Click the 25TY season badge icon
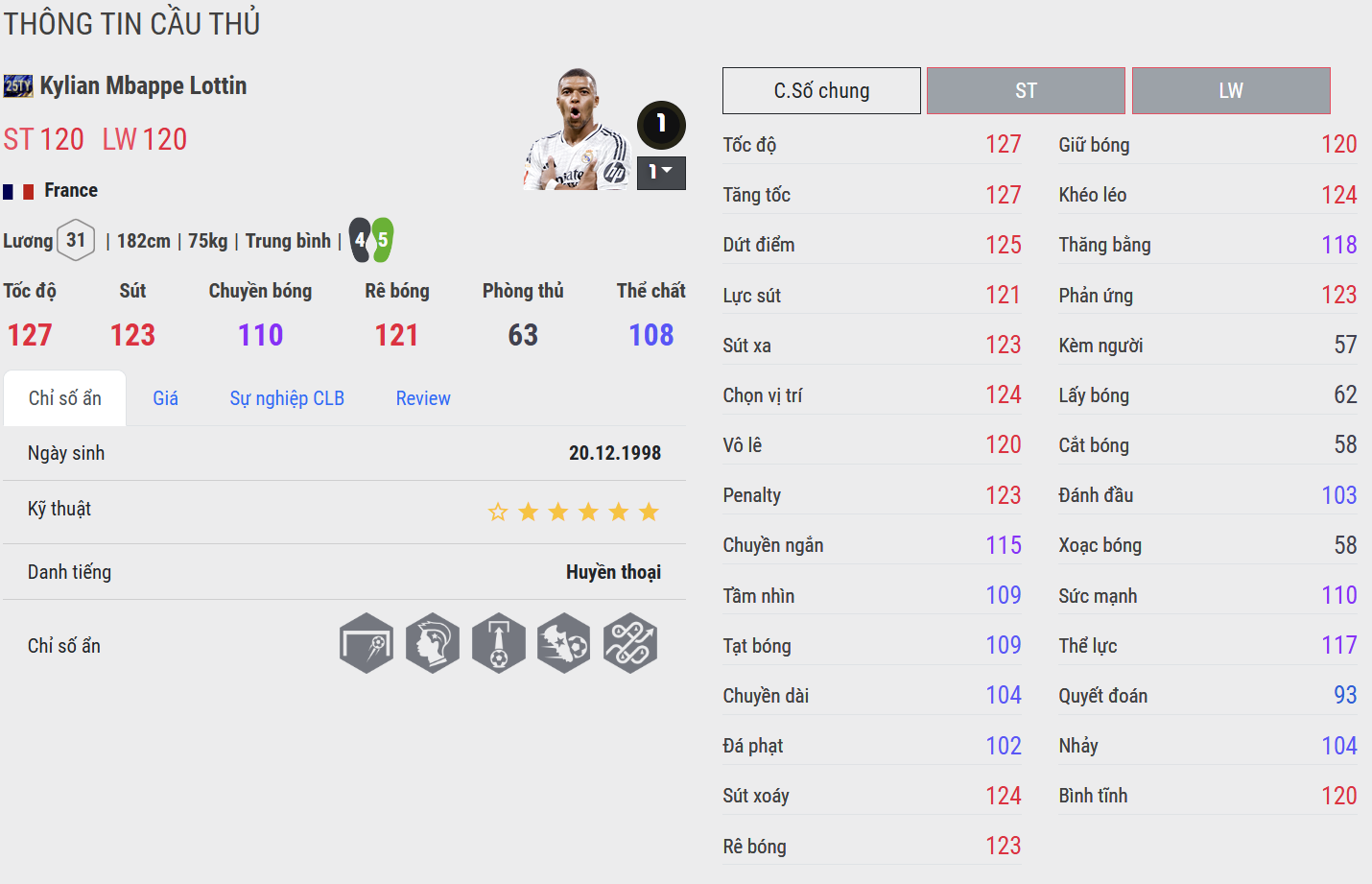The width and height of the screenshot is (1372, 884). 18,86
